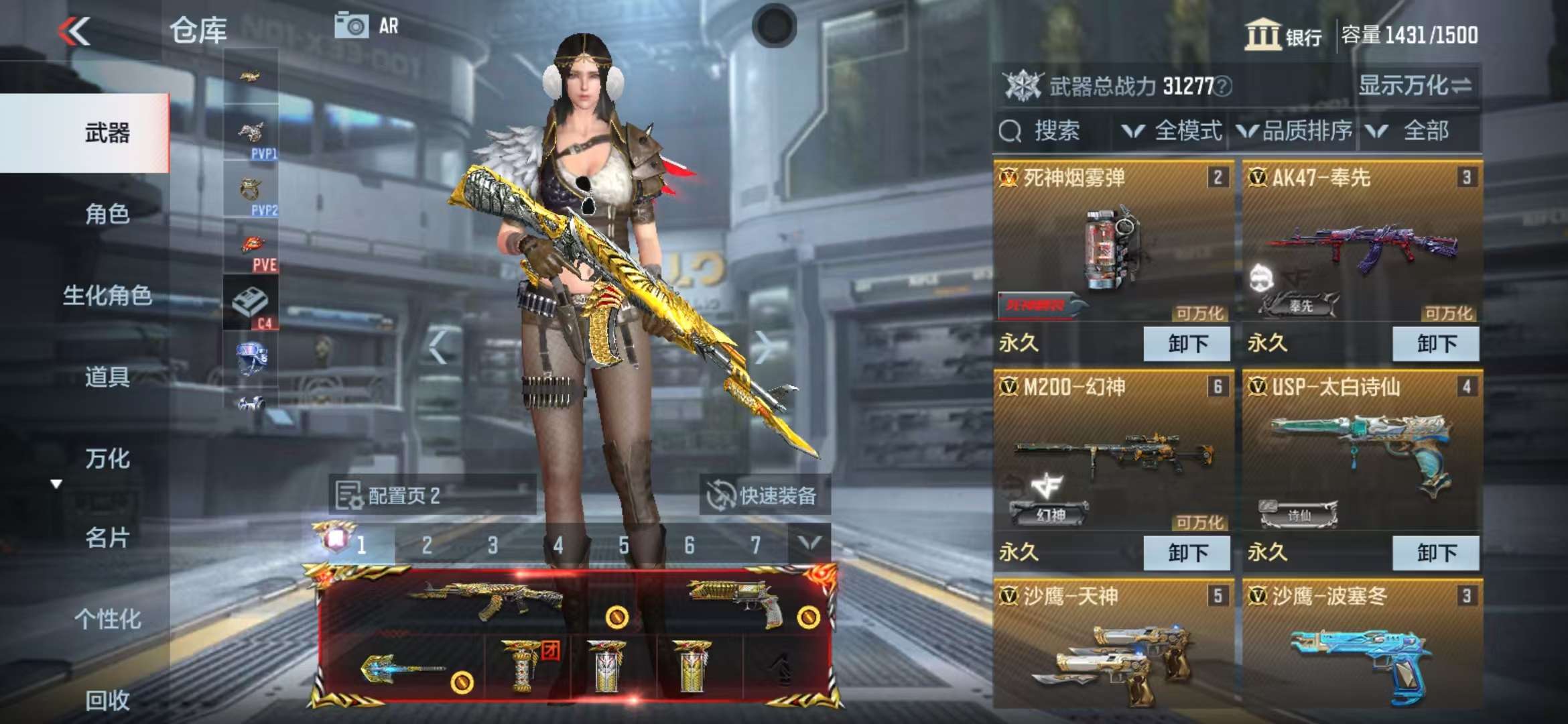Switch to the 生化角色 tab
The height and width of the screenshot is (724, 1568).
[x=107, y=295]
